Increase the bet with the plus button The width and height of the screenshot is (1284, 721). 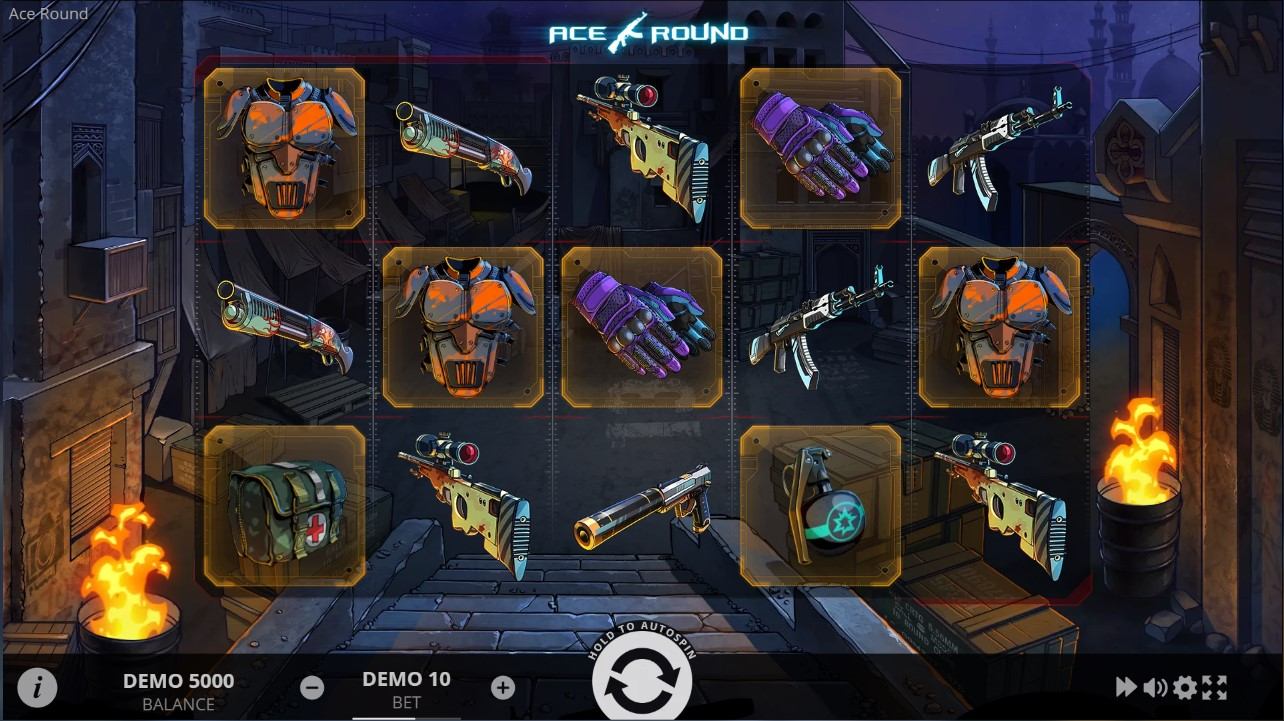click(503, 687)
